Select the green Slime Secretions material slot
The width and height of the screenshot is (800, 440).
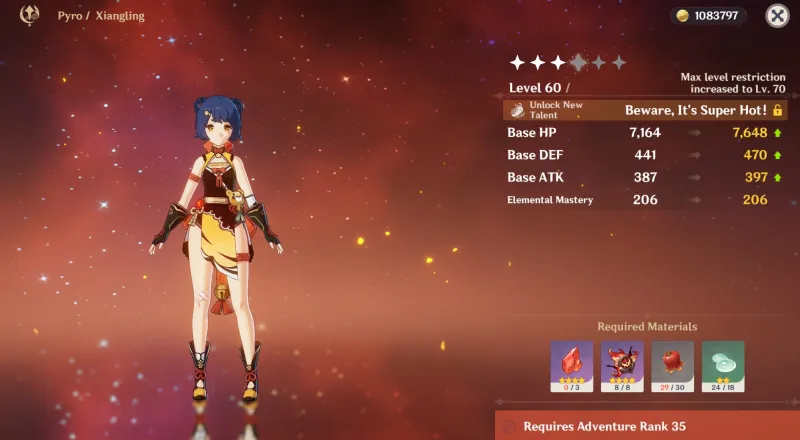[722, 365]
